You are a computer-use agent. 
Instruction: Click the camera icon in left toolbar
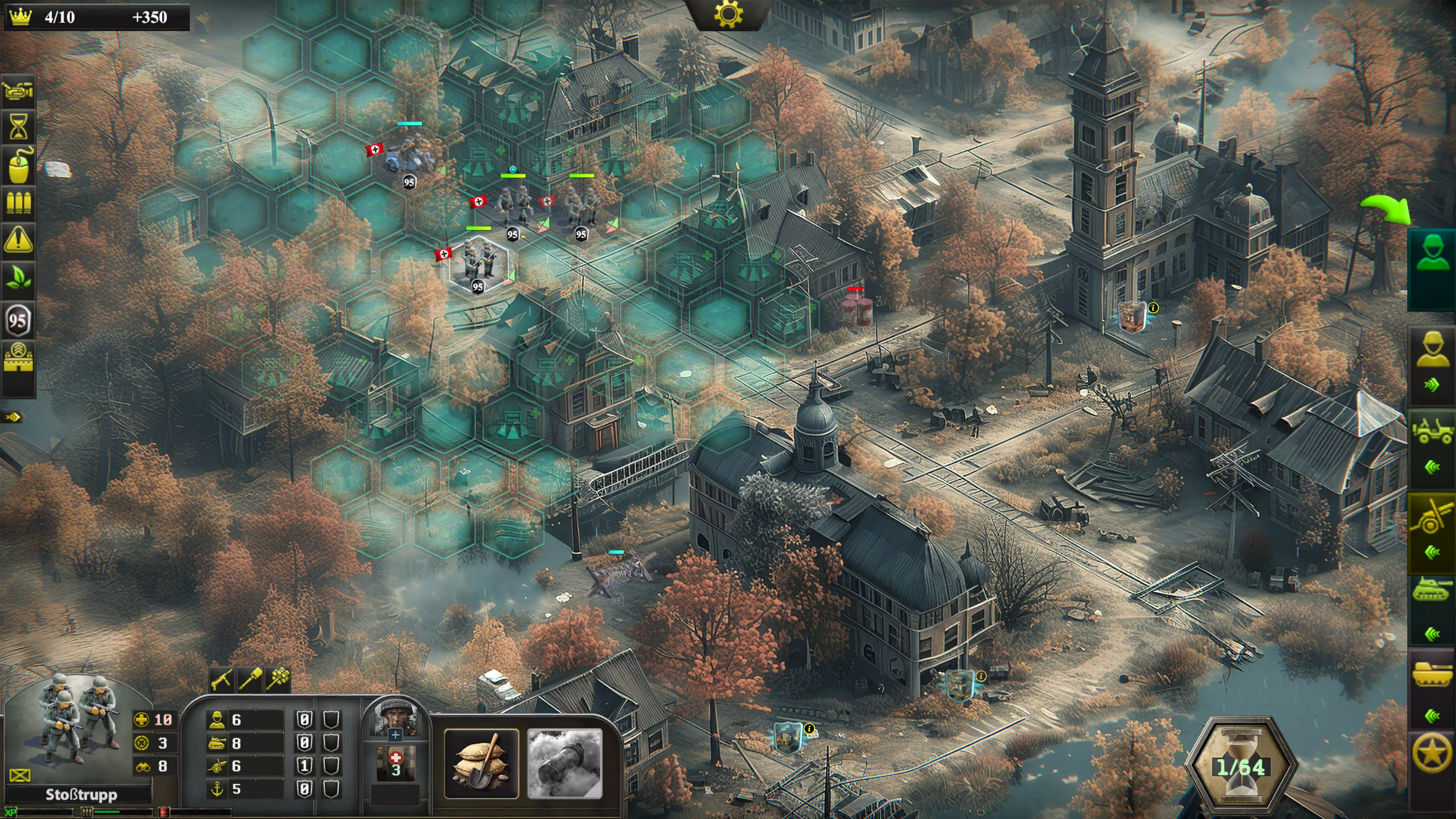coord(18,91)
